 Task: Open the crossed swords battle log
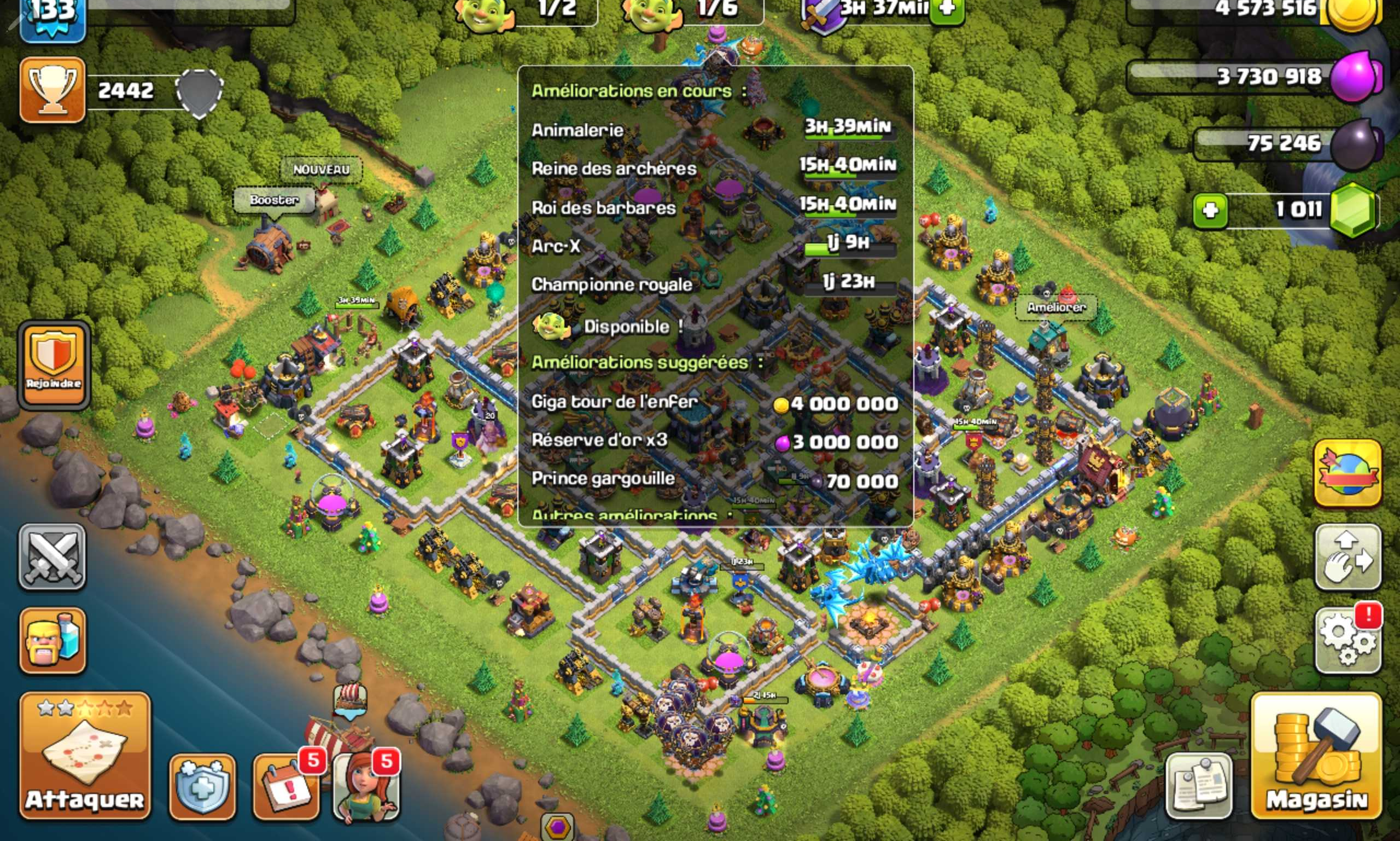pos(52,556)
